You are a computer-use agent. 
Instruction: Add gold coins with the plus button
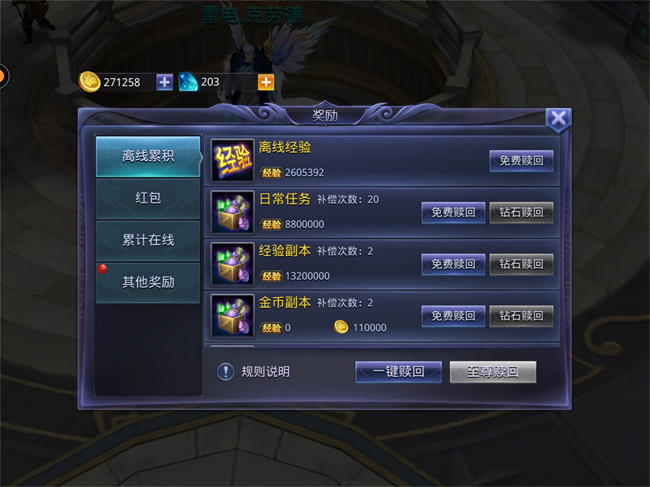pos(164,82)
